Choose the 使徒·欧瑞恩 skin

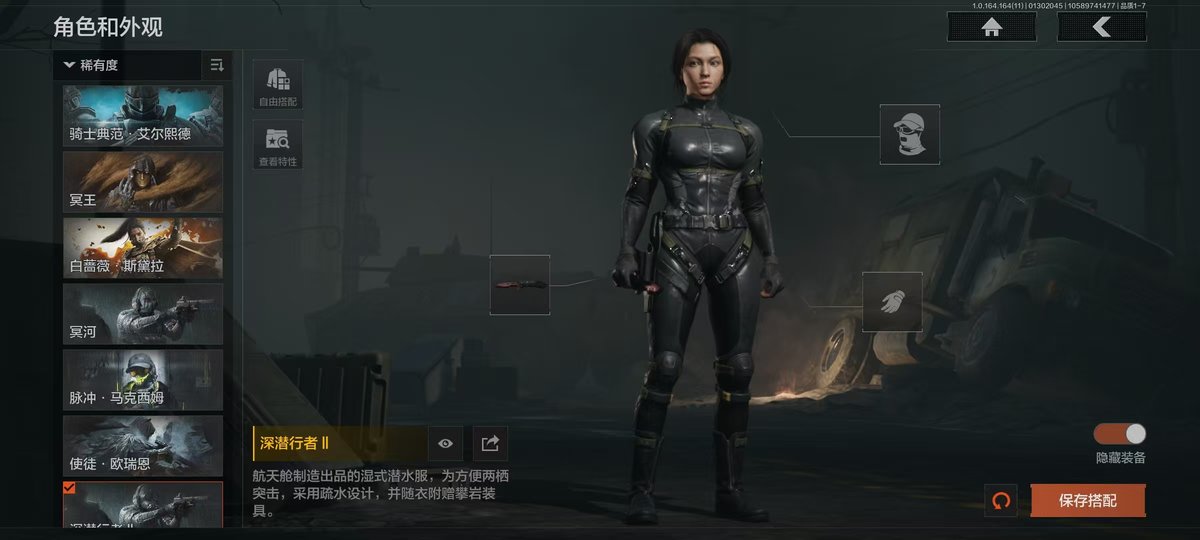(x=143, y=446)
